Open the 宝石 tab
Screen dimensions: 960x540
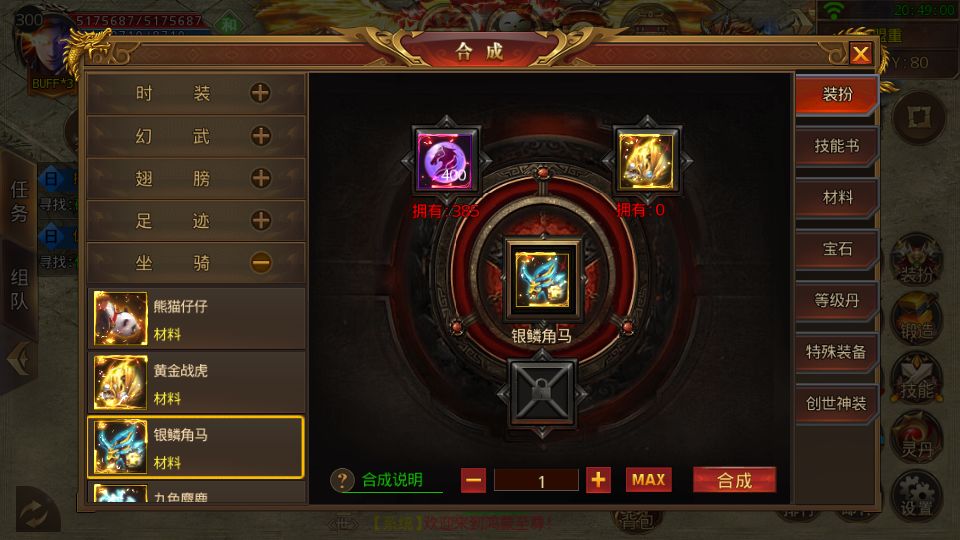(837, 249)
